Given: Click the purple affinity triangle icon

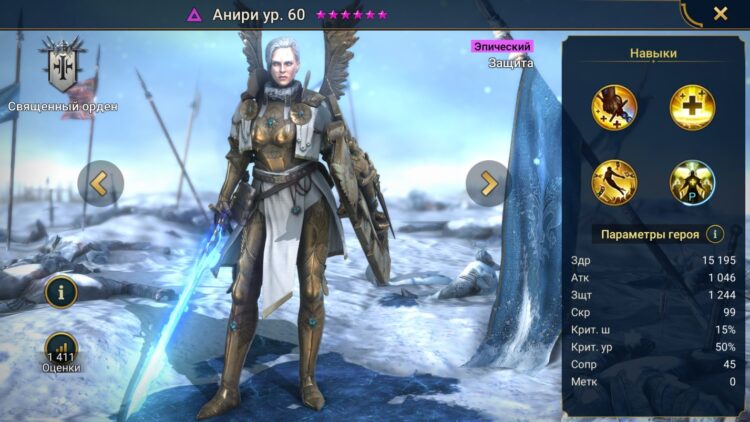Looking at the screenshot, I should [194, 15].
